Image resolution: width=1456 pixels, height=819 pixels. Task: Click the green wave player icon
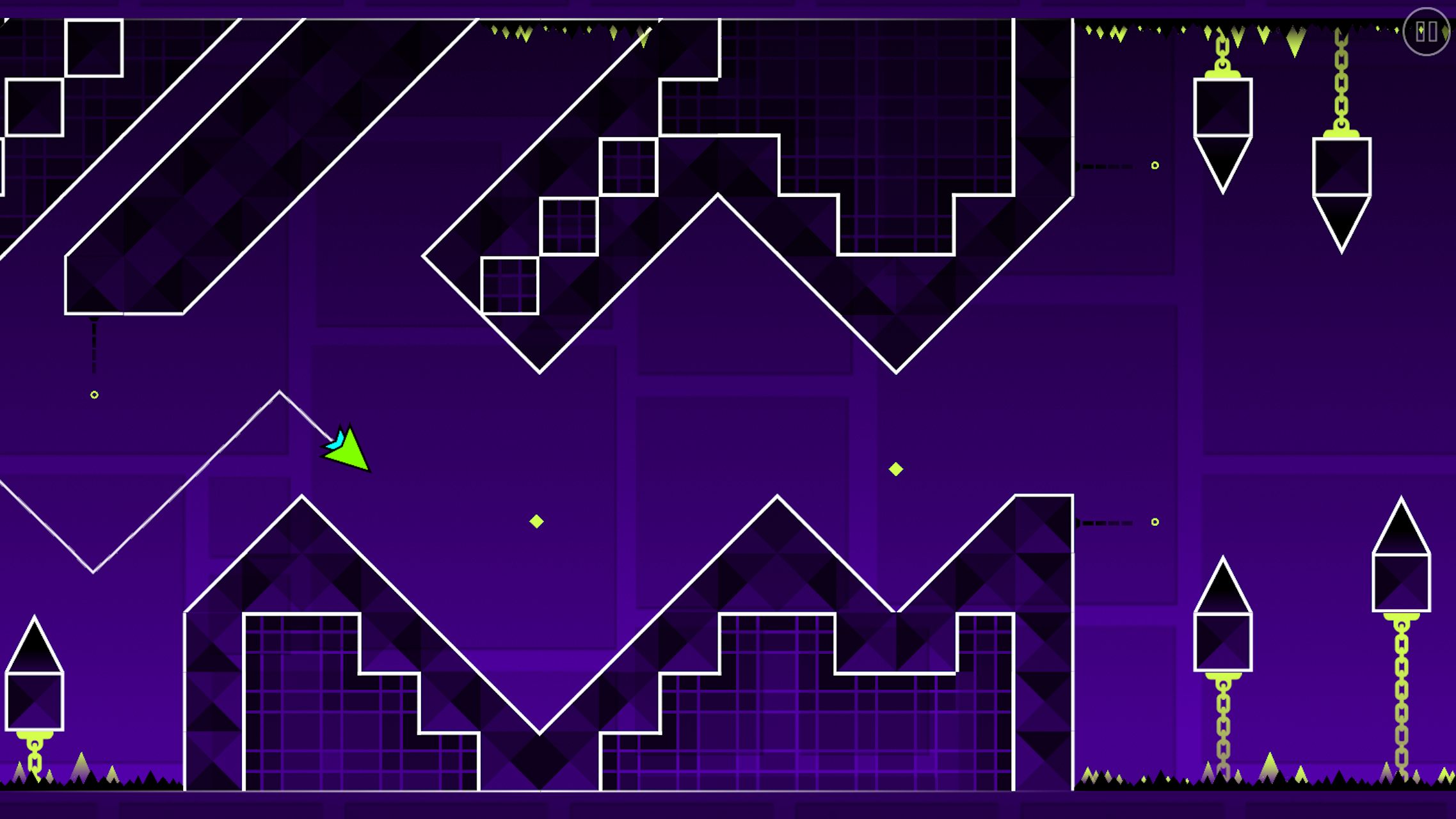tap(349, 454)
